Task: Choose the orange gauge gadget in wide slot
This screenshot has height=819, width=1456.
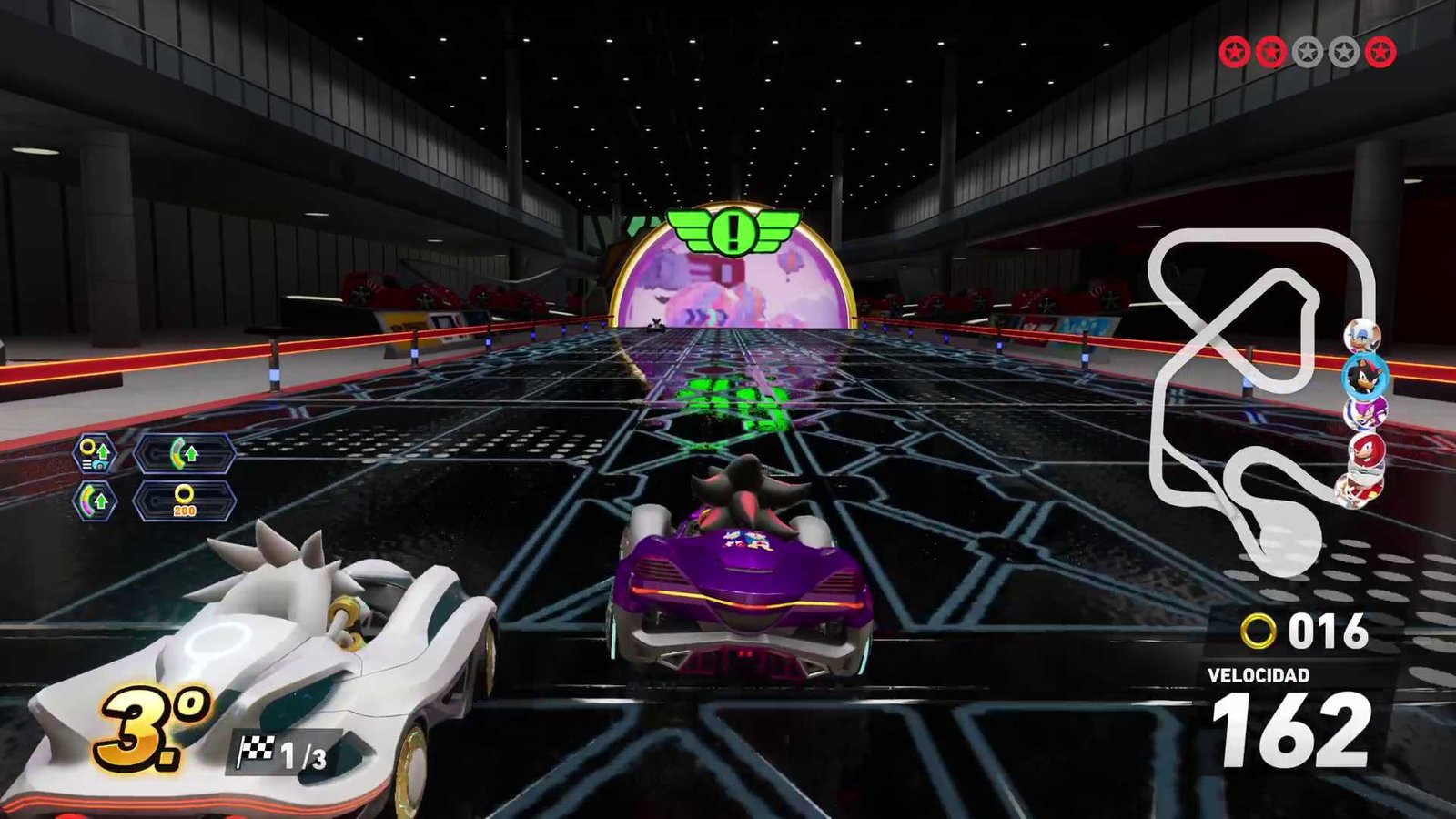Action: (185, 452)
